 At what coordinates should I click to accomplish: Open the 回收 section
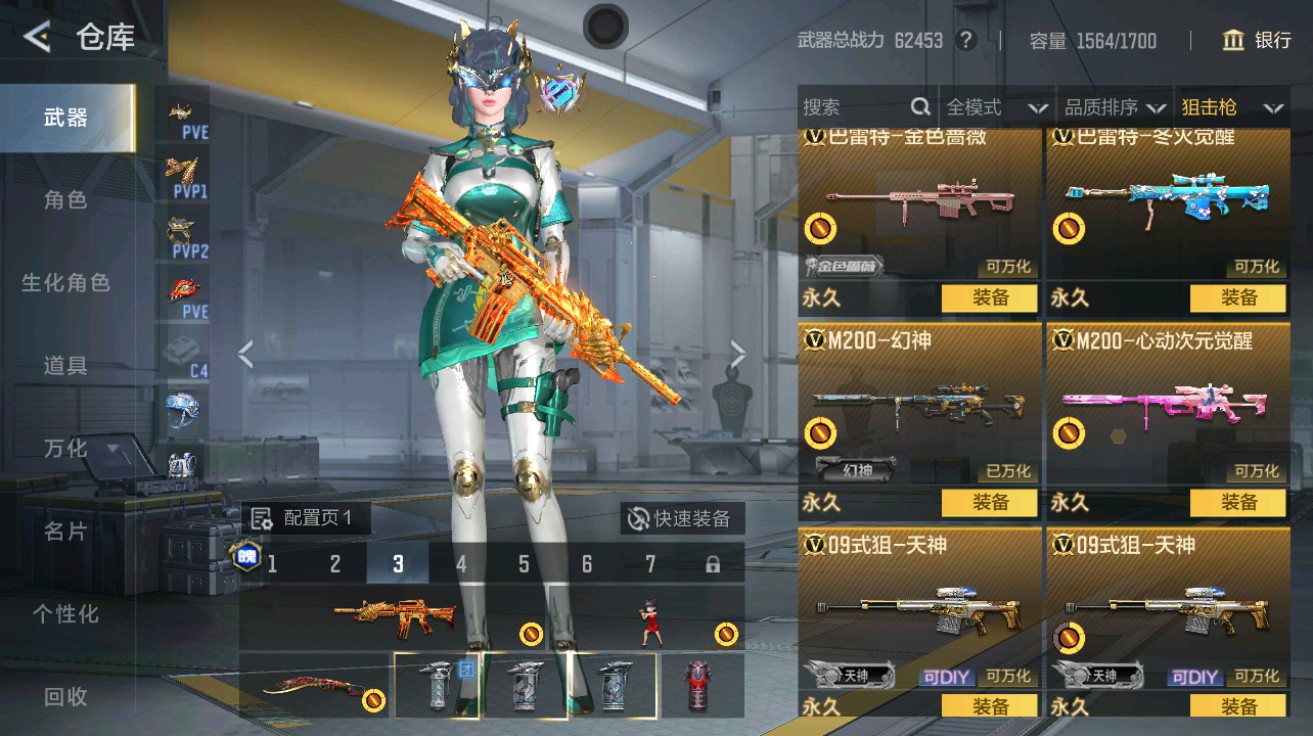coord(66,697)
